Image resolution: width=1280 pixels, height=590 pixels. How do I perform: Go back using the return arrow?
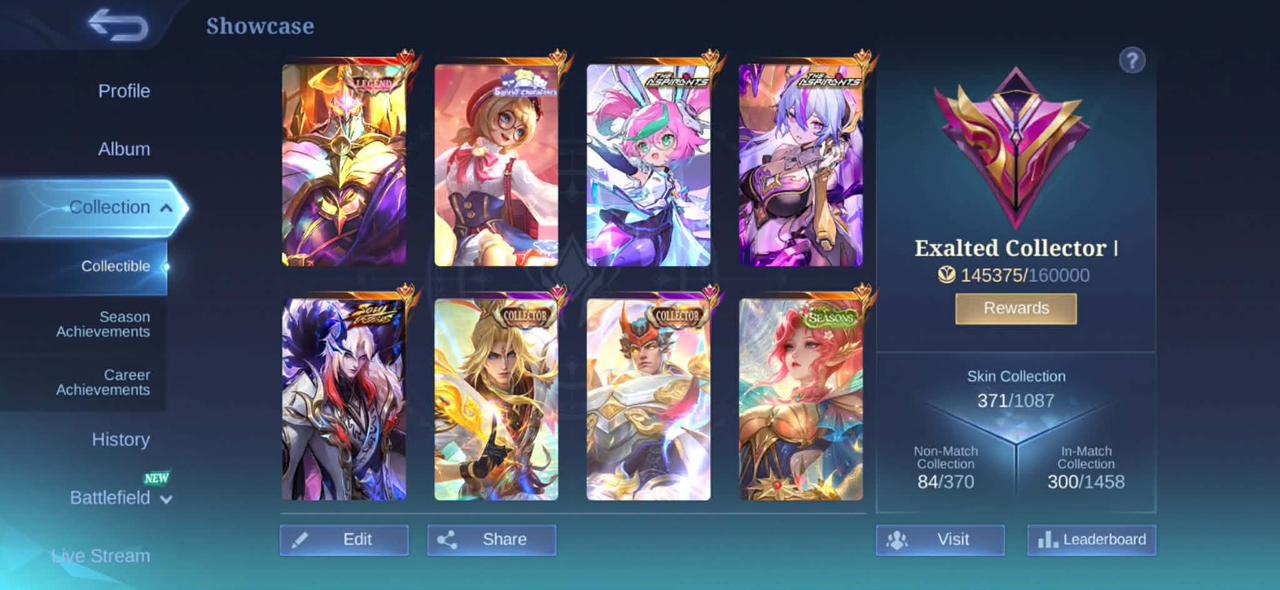117,26
